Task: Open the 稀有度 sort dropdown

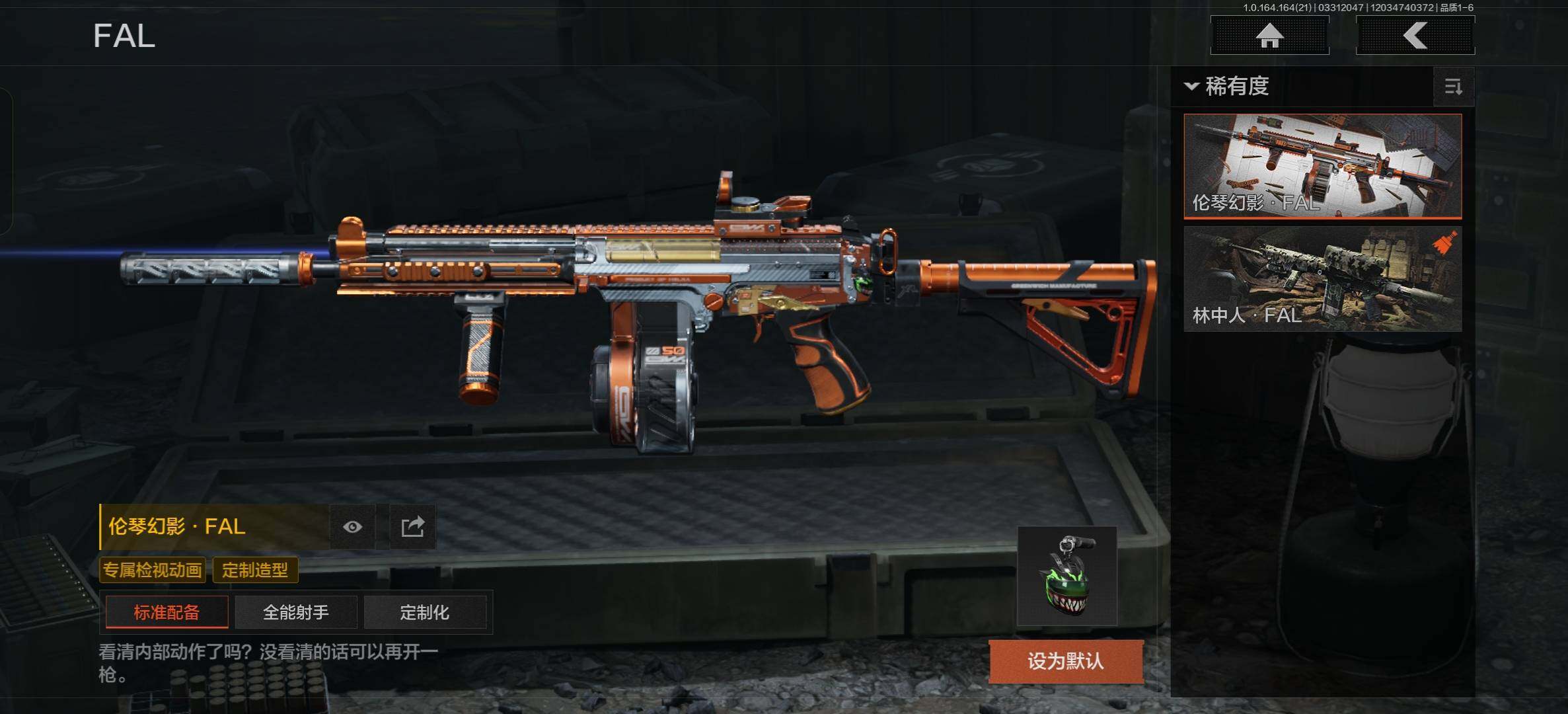Action: click(x=1229, y=86)
